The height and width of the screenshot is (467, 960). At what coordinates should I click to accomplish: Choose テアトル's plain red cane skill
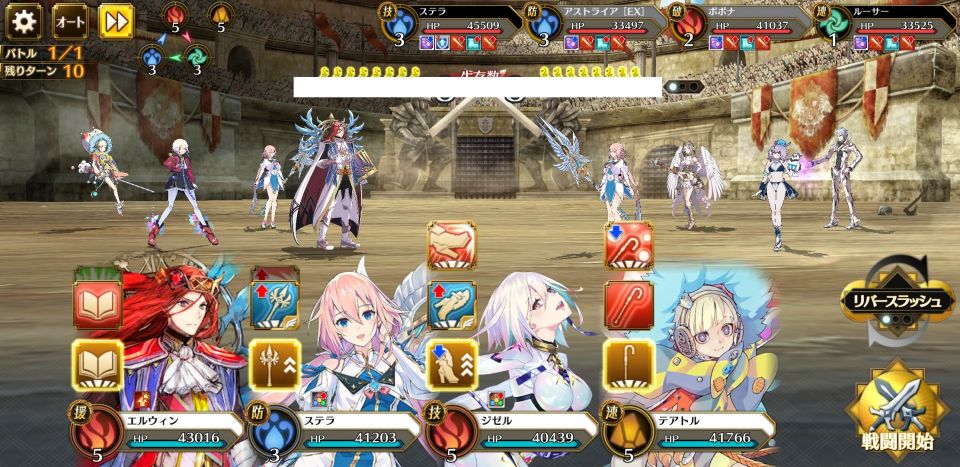point(629,305)
